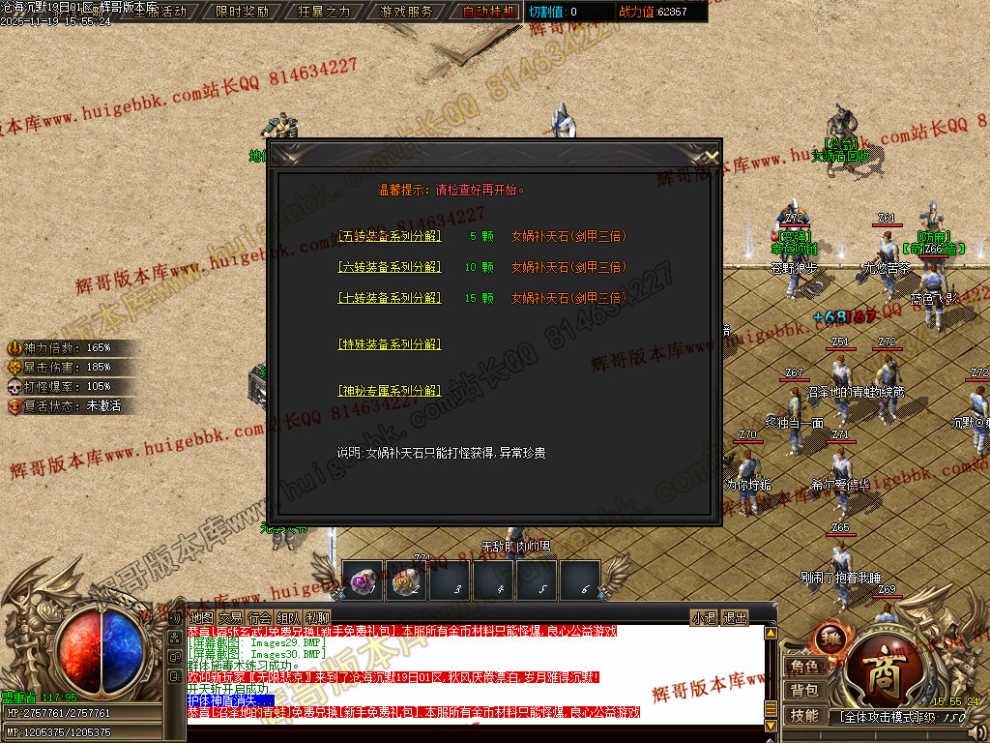Click the 退出 exit button
The width and height of the screenshot is (990, 743).
coord(735,617)
